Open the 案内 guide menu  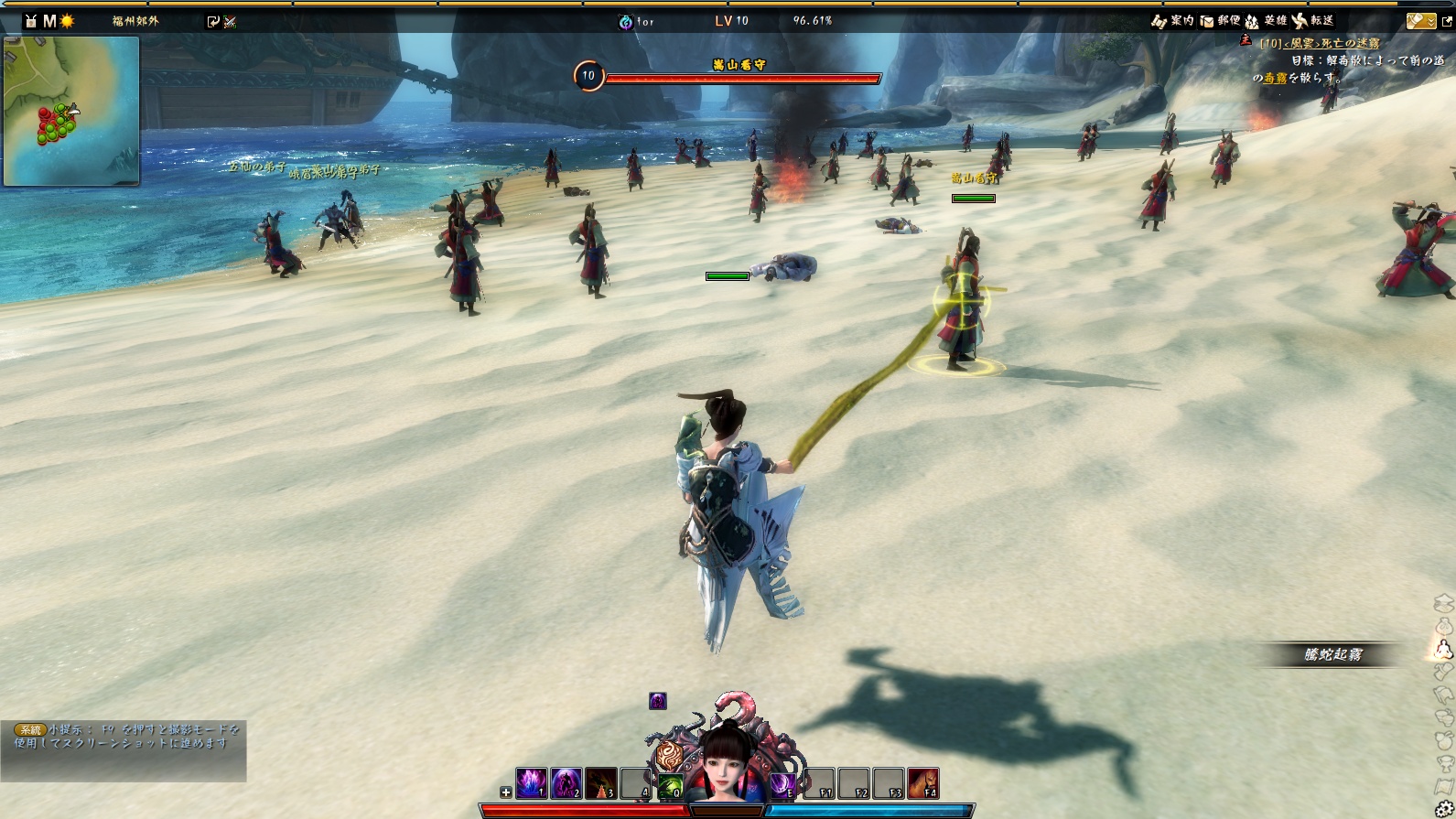[1173, 20]
